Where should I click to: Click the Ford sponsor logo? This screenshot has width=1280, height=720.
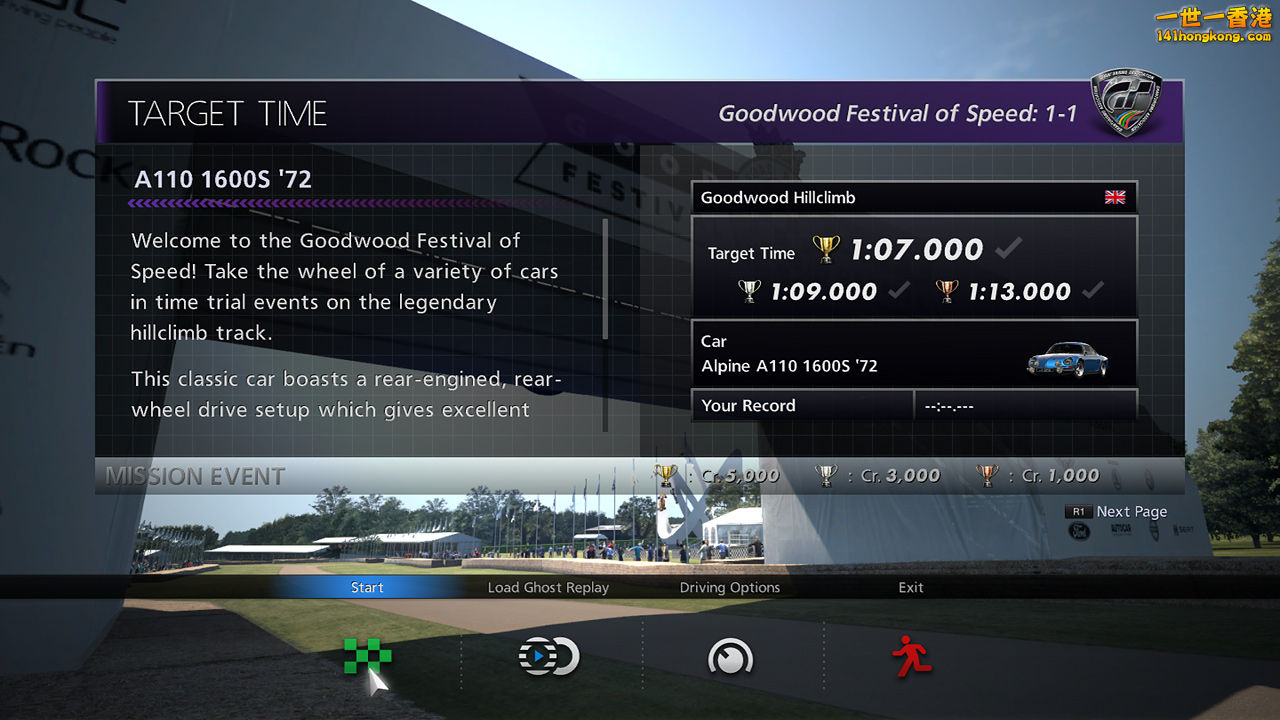click(x=1080, y=530)
